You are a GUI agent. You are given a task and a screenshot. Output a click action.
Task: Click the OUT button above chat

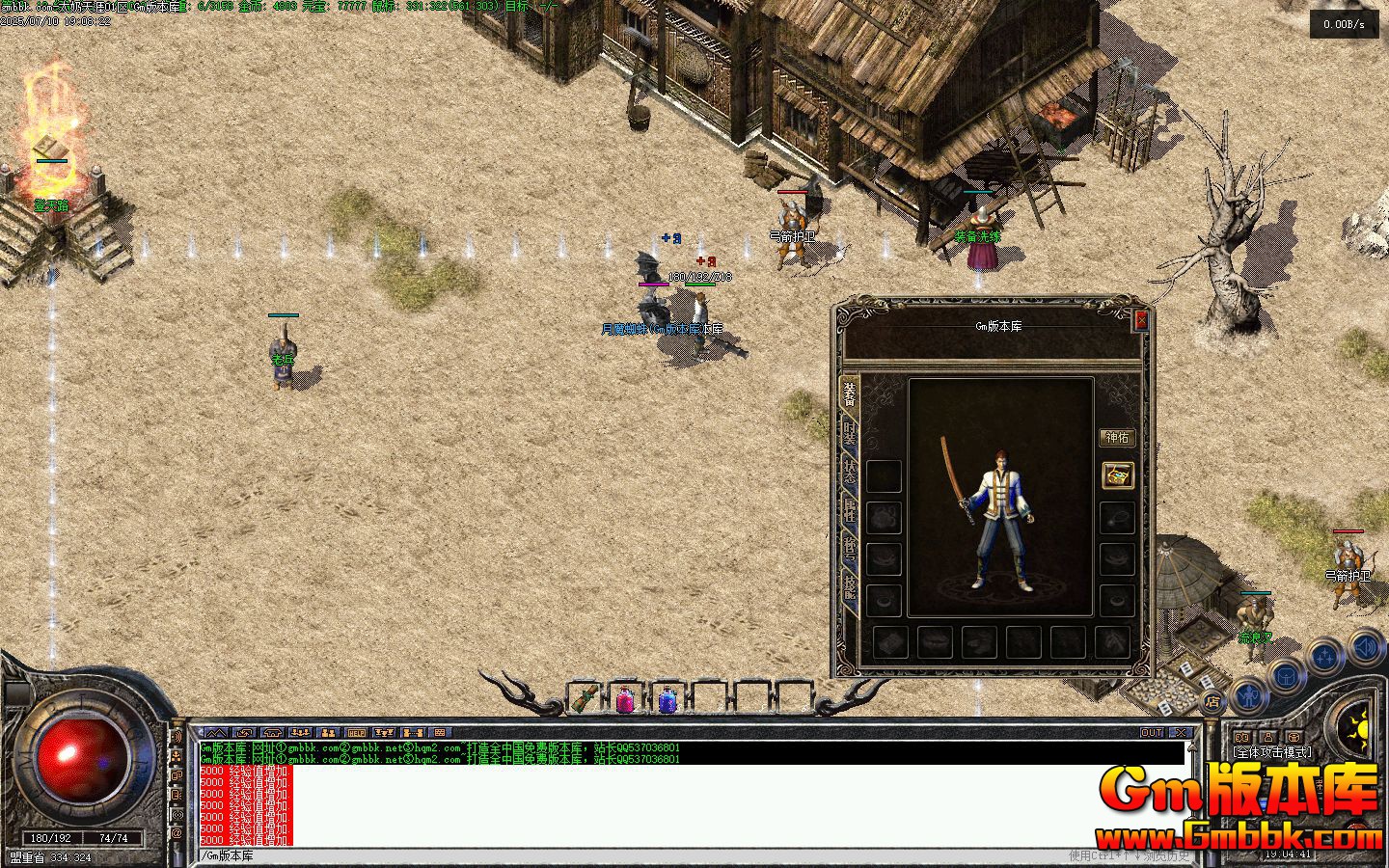[1152, 733]
